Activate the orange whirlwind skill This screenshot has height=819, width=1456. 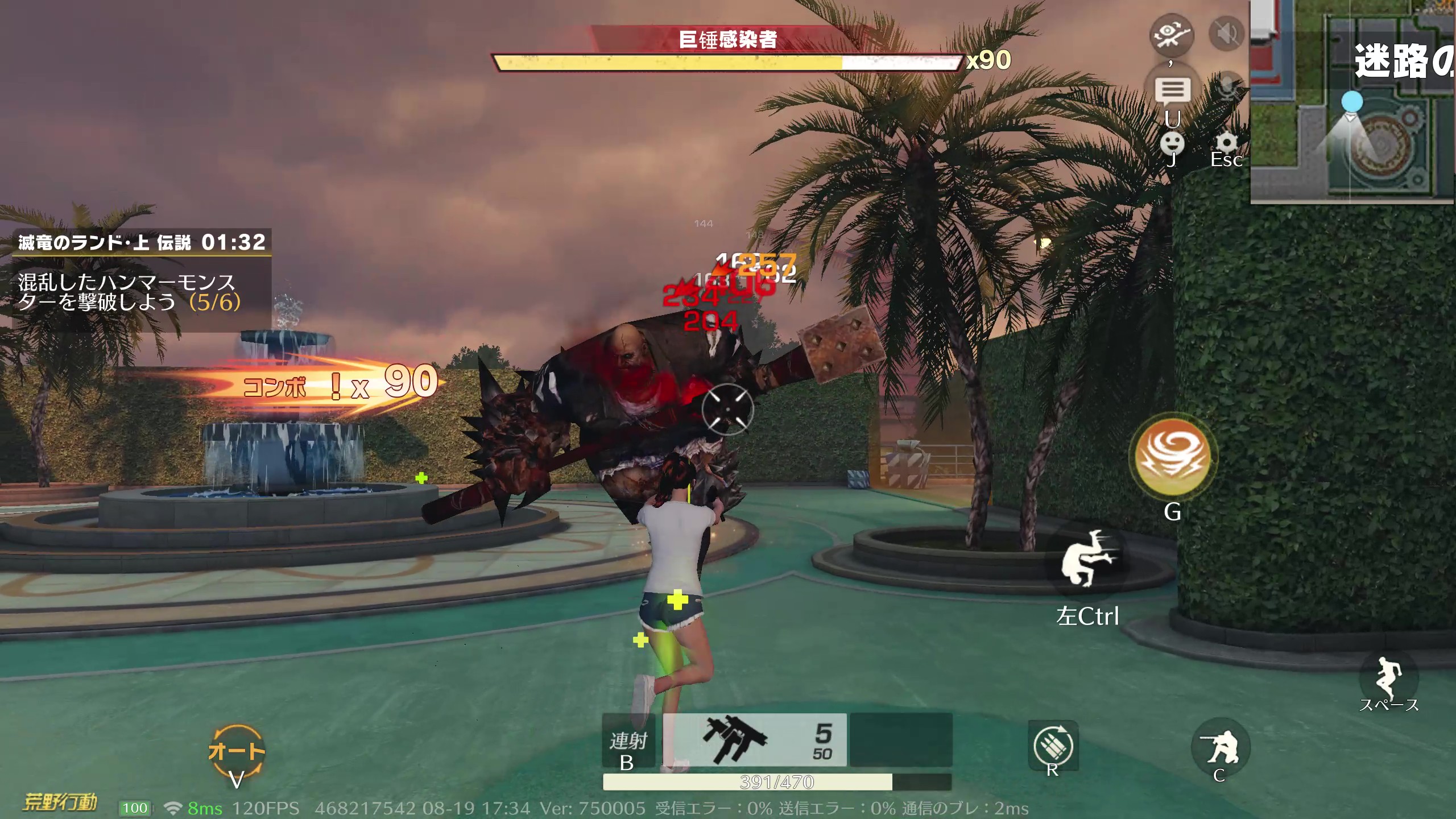tap(1172, 457)
